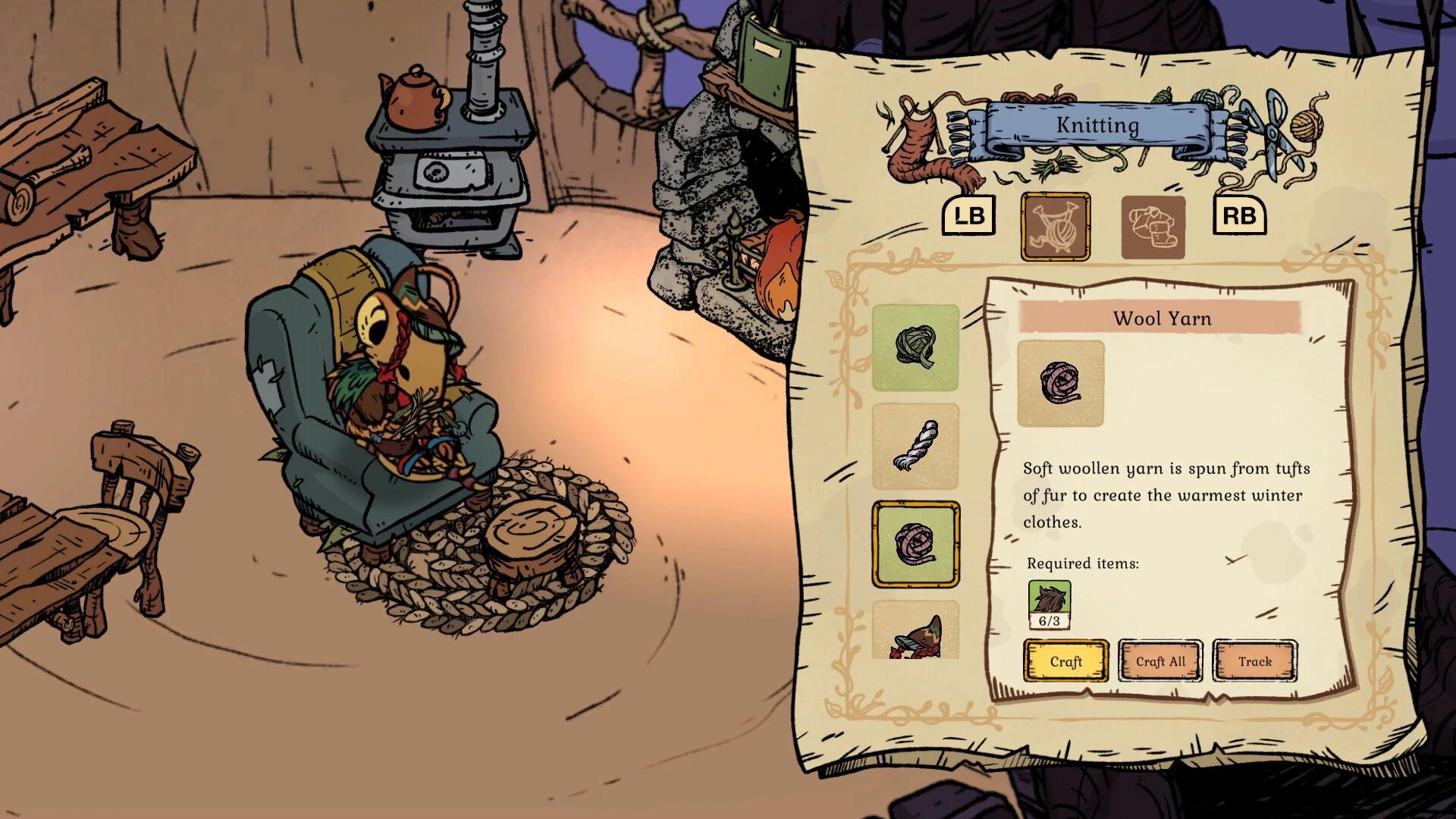Click the Wool Yarn title header
This screenshot has width=1456, height=819.
[x=1163, y=318]
